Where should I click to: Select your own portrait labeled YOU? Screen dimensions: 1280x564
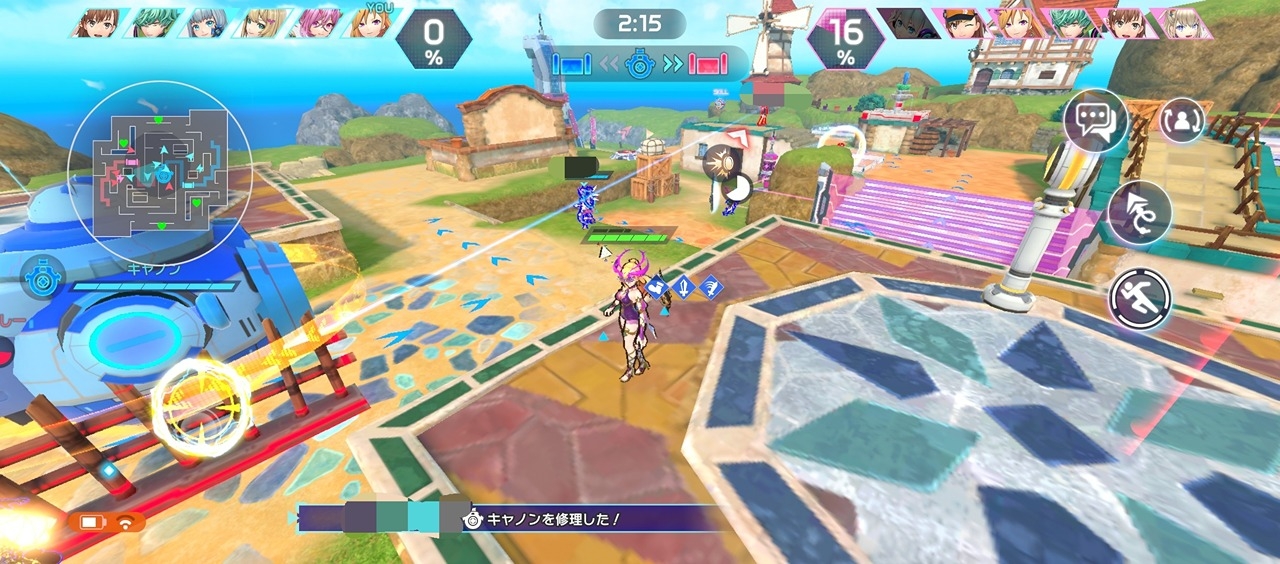tap(371, 23)
